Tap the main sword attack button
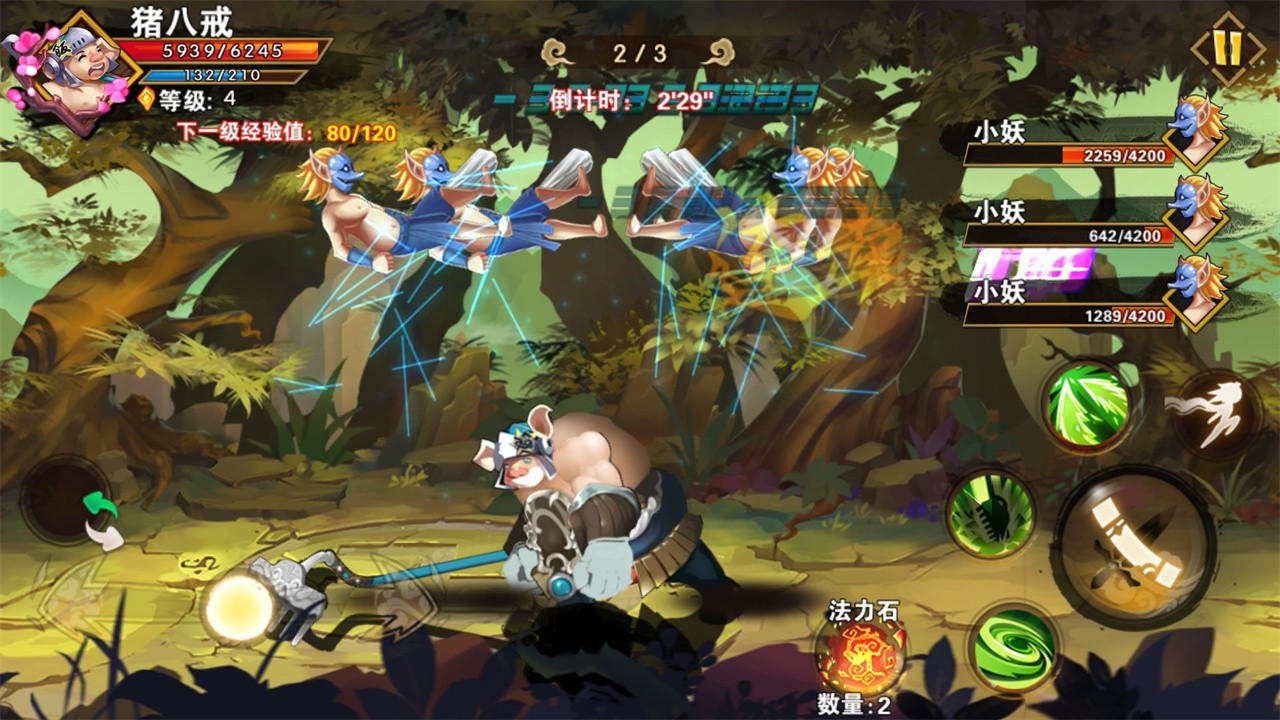 tap(1134, 547)
